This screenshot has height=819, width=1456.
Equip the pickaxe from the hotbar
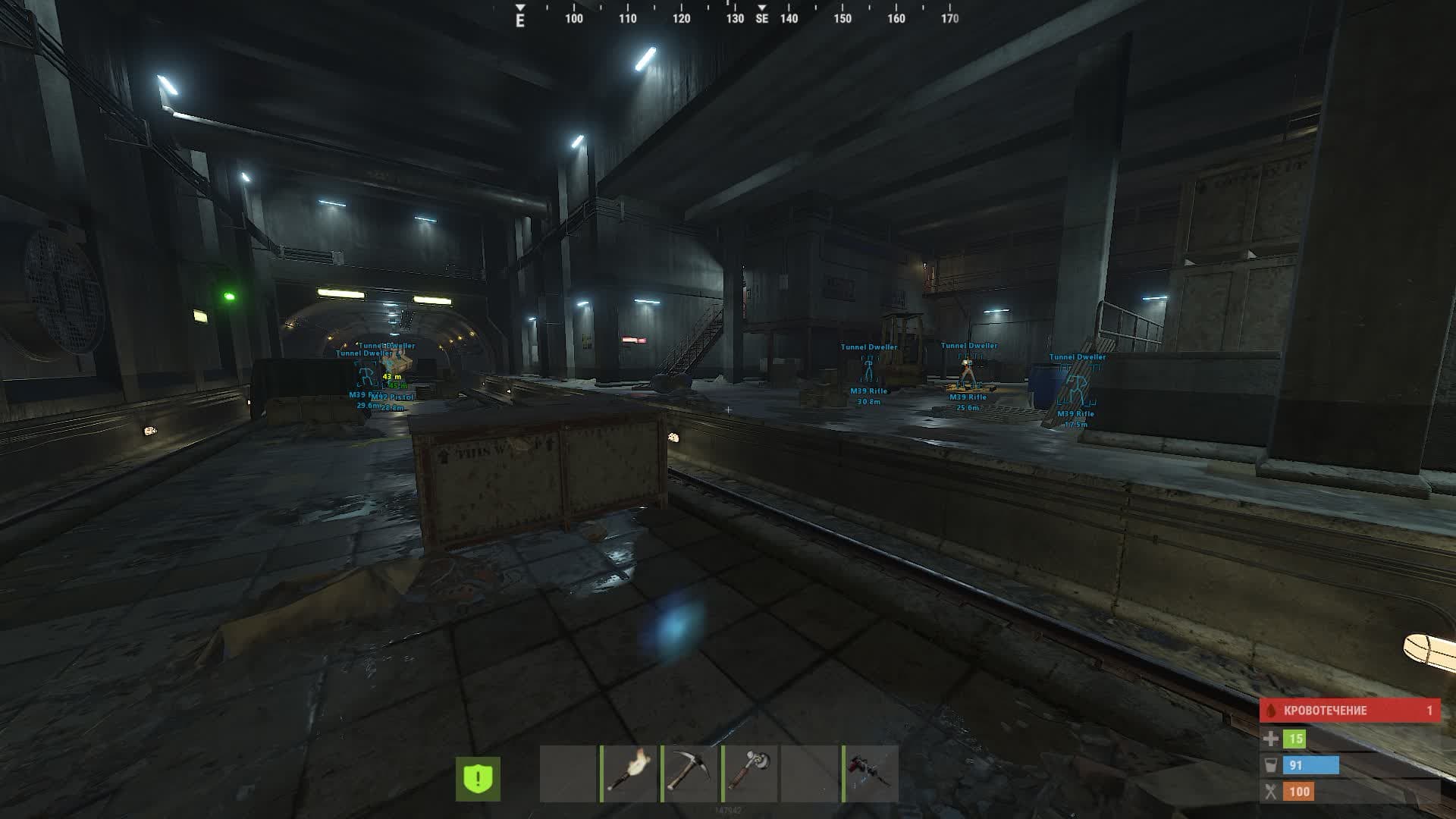[x=690, y=773]
